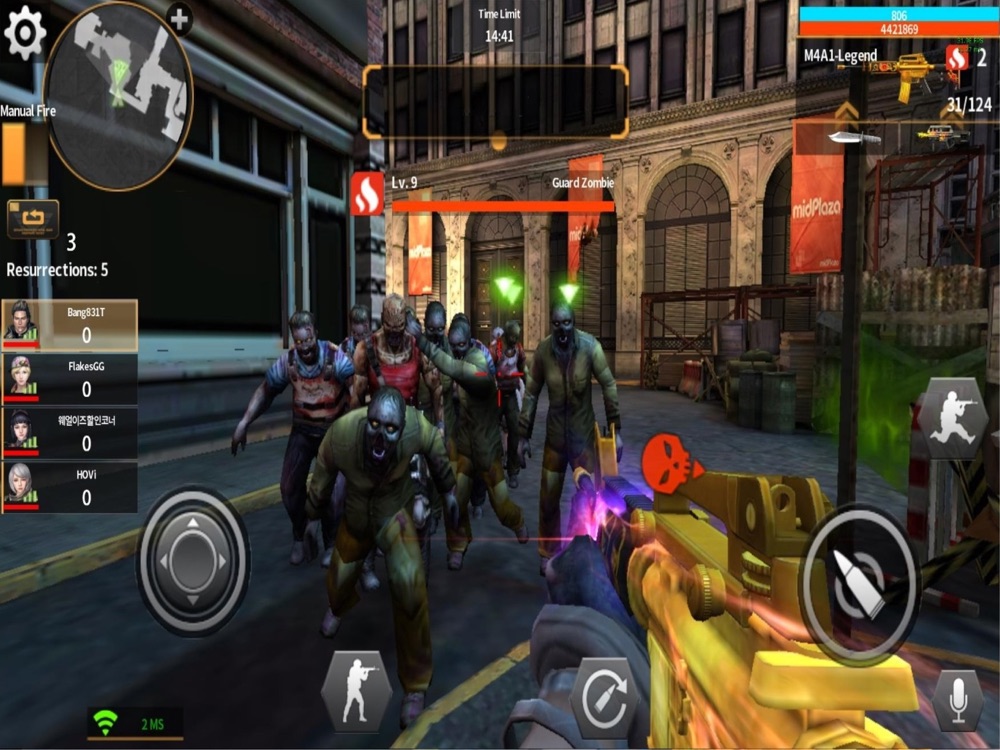Select teammate FlakesGG row
Viewport: 1000px width, 750px height.
[x=69, y=380]
